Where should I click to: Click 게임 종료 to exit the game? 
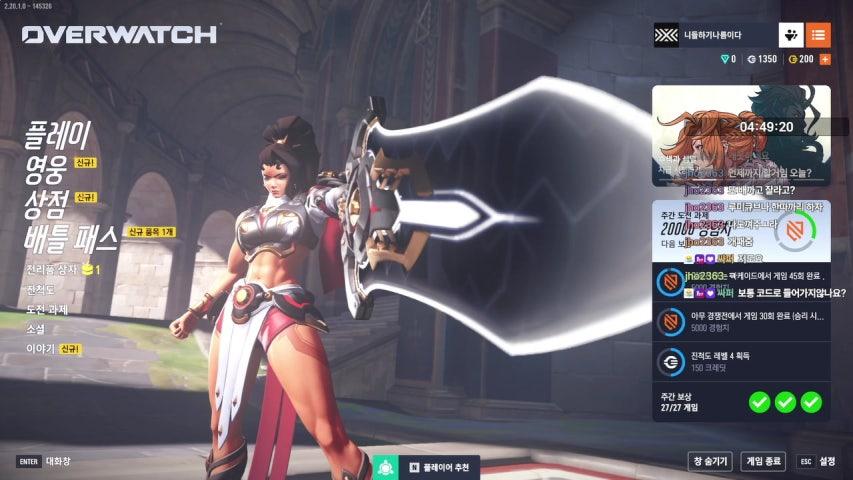tap(762, 461)
